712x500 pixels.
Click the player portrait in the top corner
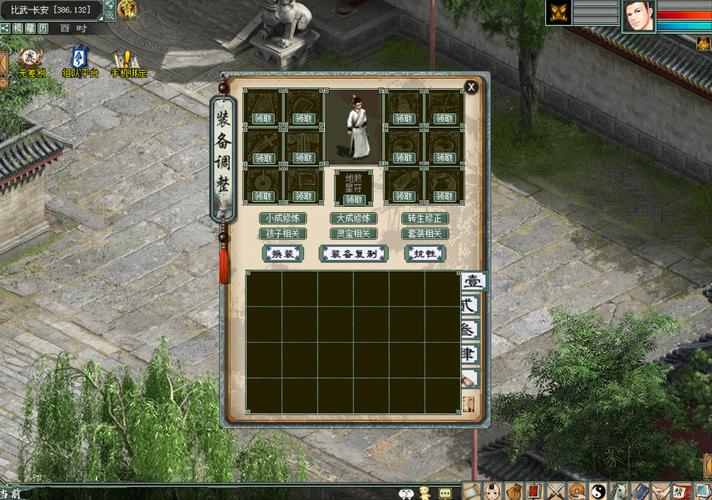(638, 16)
